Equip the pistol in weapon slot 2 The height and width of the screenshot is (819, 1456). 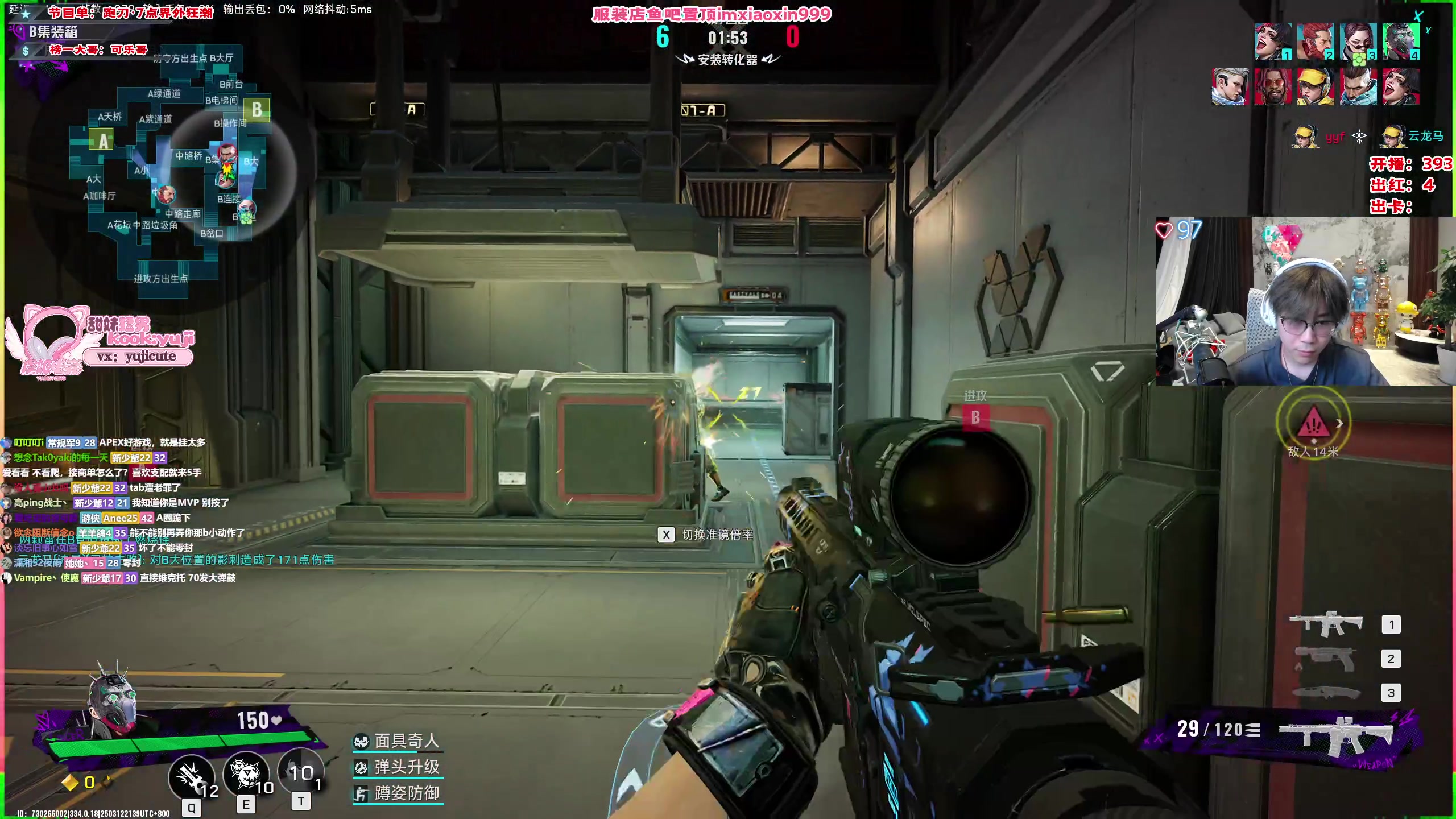point(1326,659)
